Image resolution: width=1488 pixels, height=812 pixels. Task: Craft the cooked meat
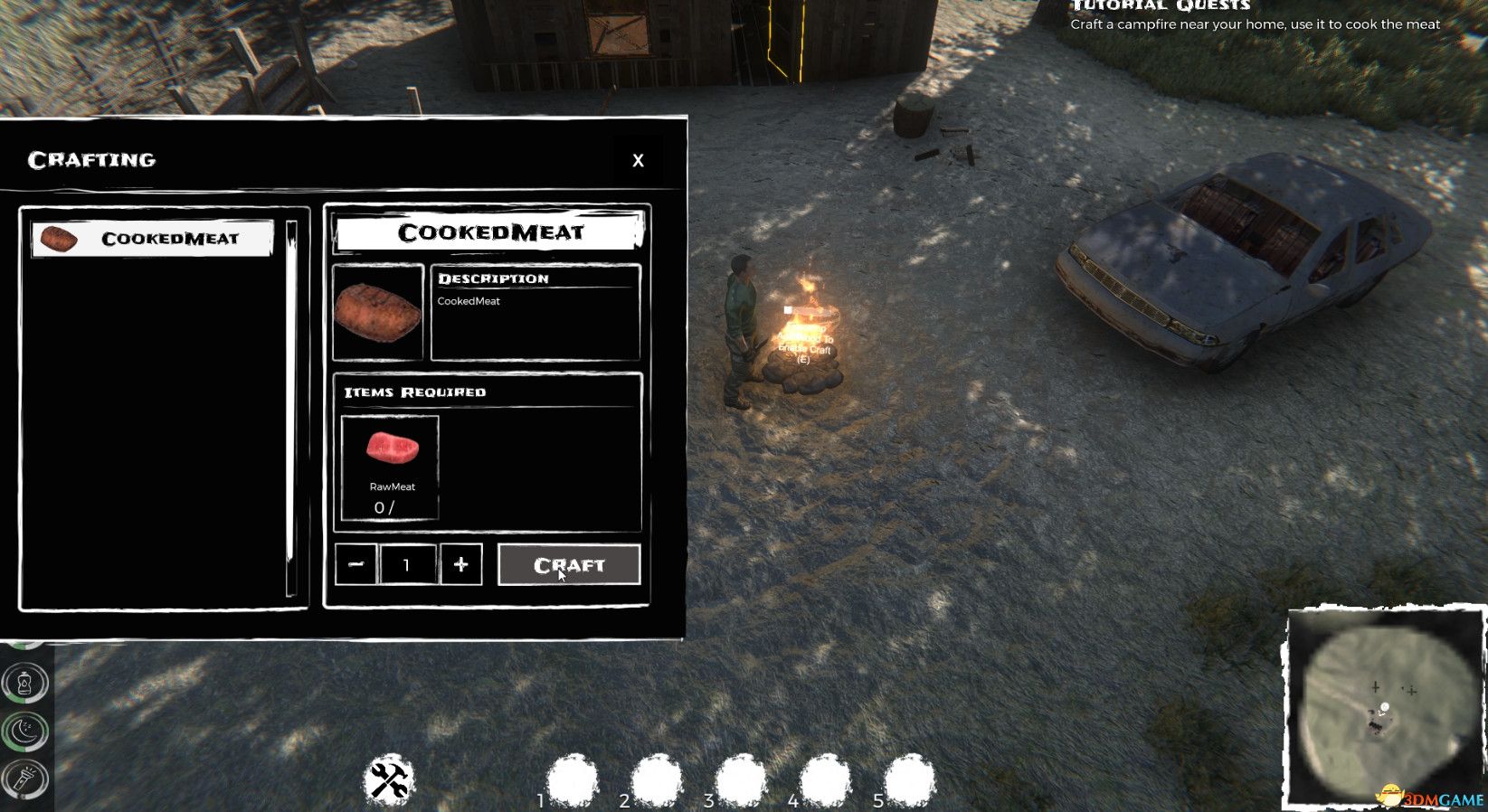pyautogui.click(x=569, y=565)
